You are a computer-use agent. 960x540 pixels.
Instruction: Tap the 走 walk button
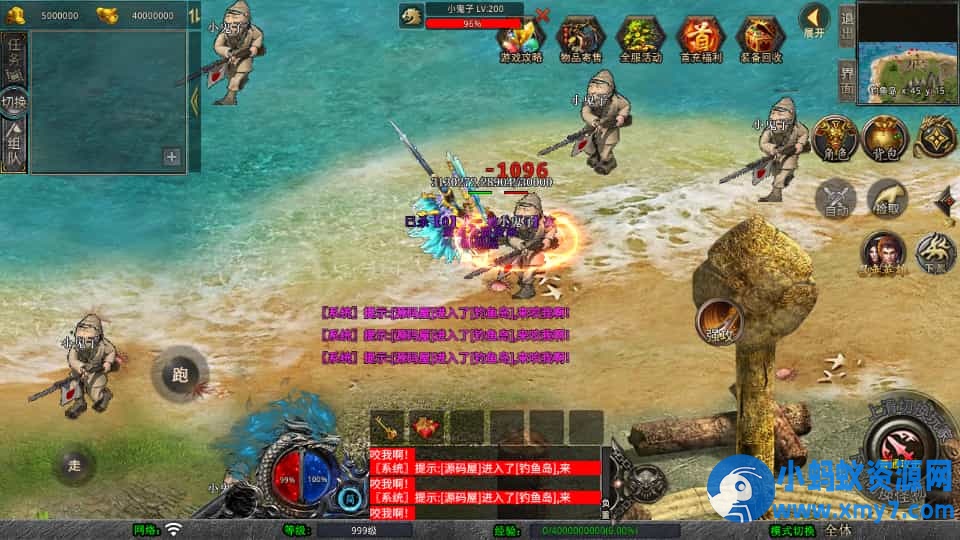pyautogui.click(x=75, y=465)
